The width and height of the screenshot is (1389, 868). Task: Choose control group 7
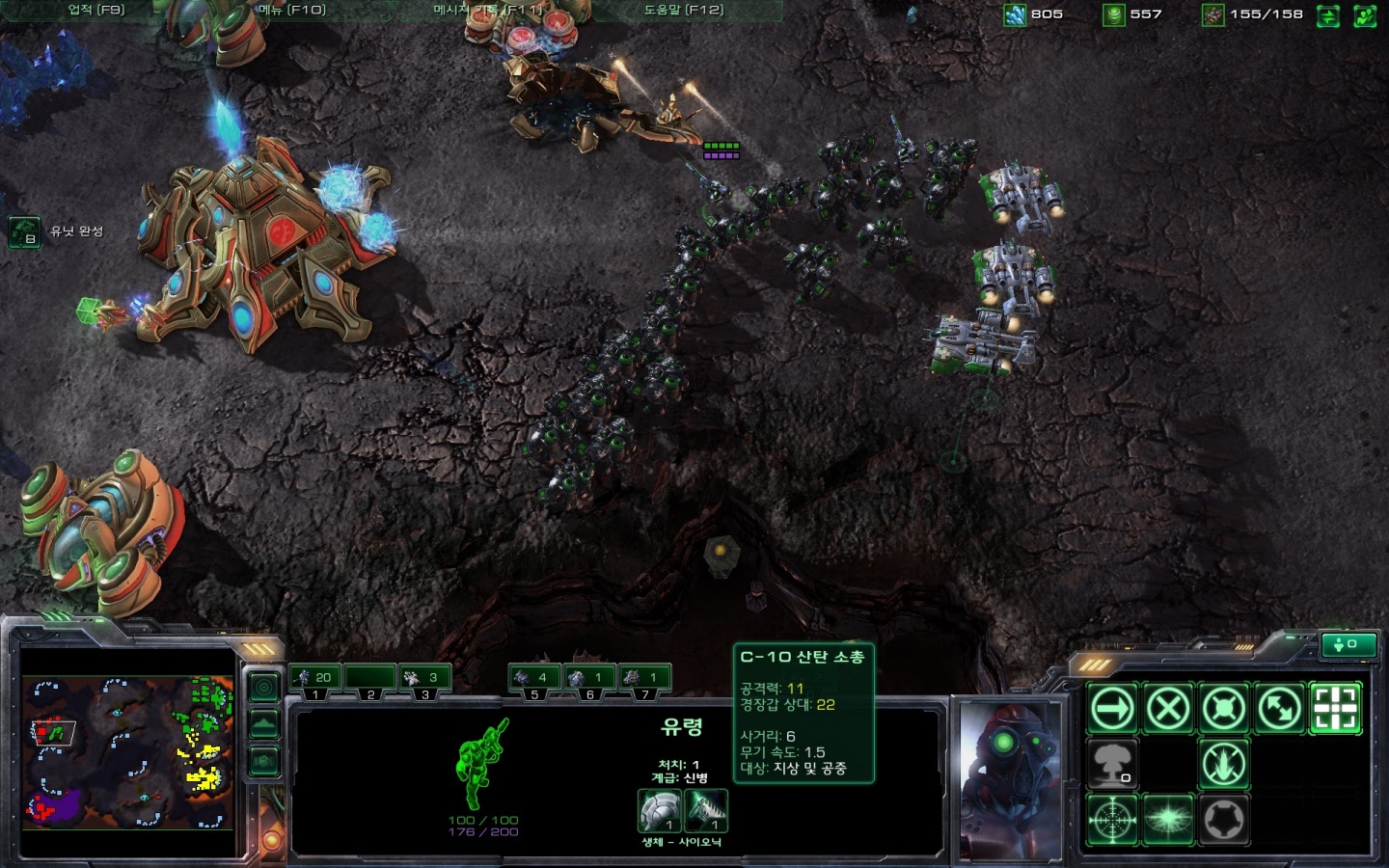(x=644, y=678)
